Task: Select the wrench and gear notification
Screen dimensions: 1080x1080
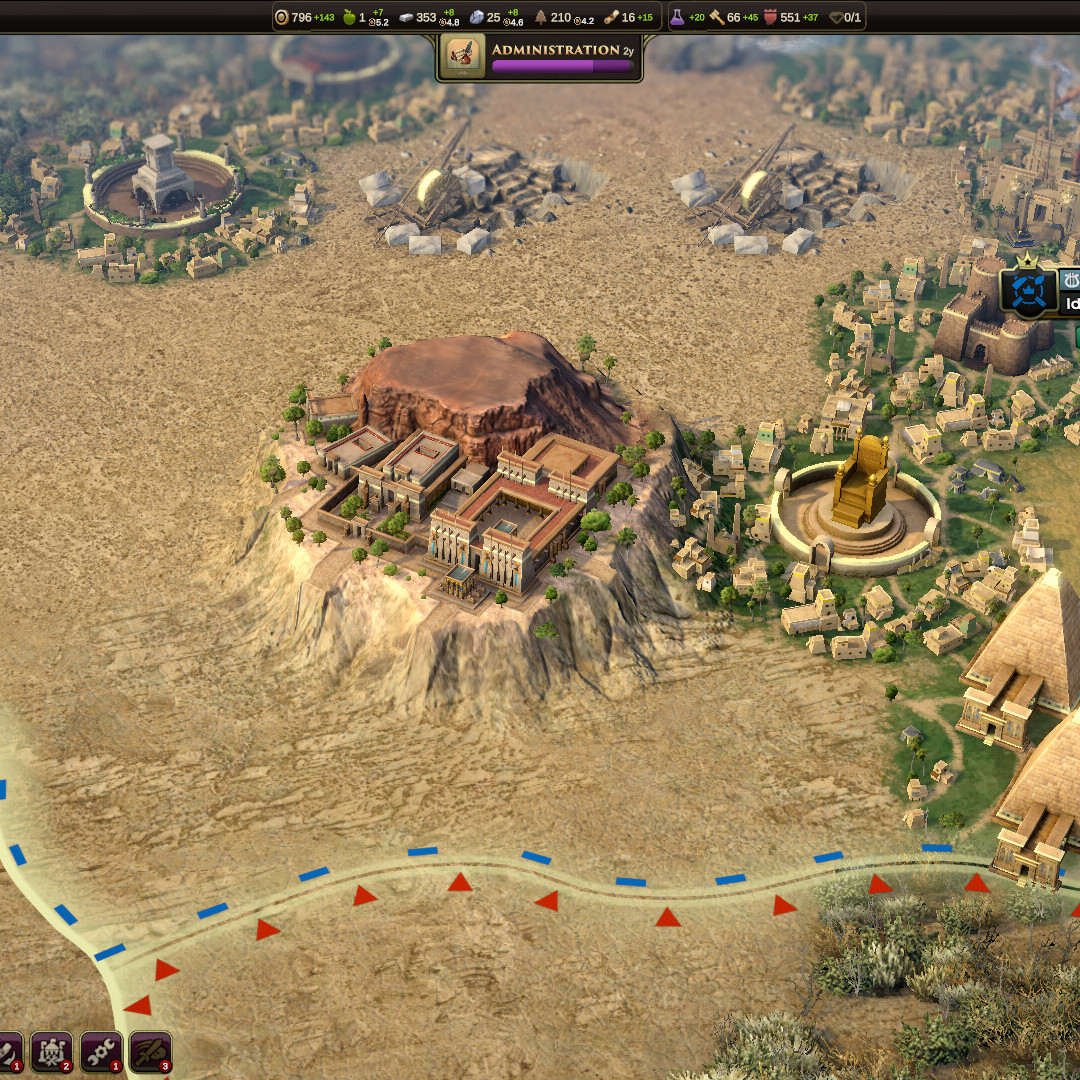Action: (101, 1051)
